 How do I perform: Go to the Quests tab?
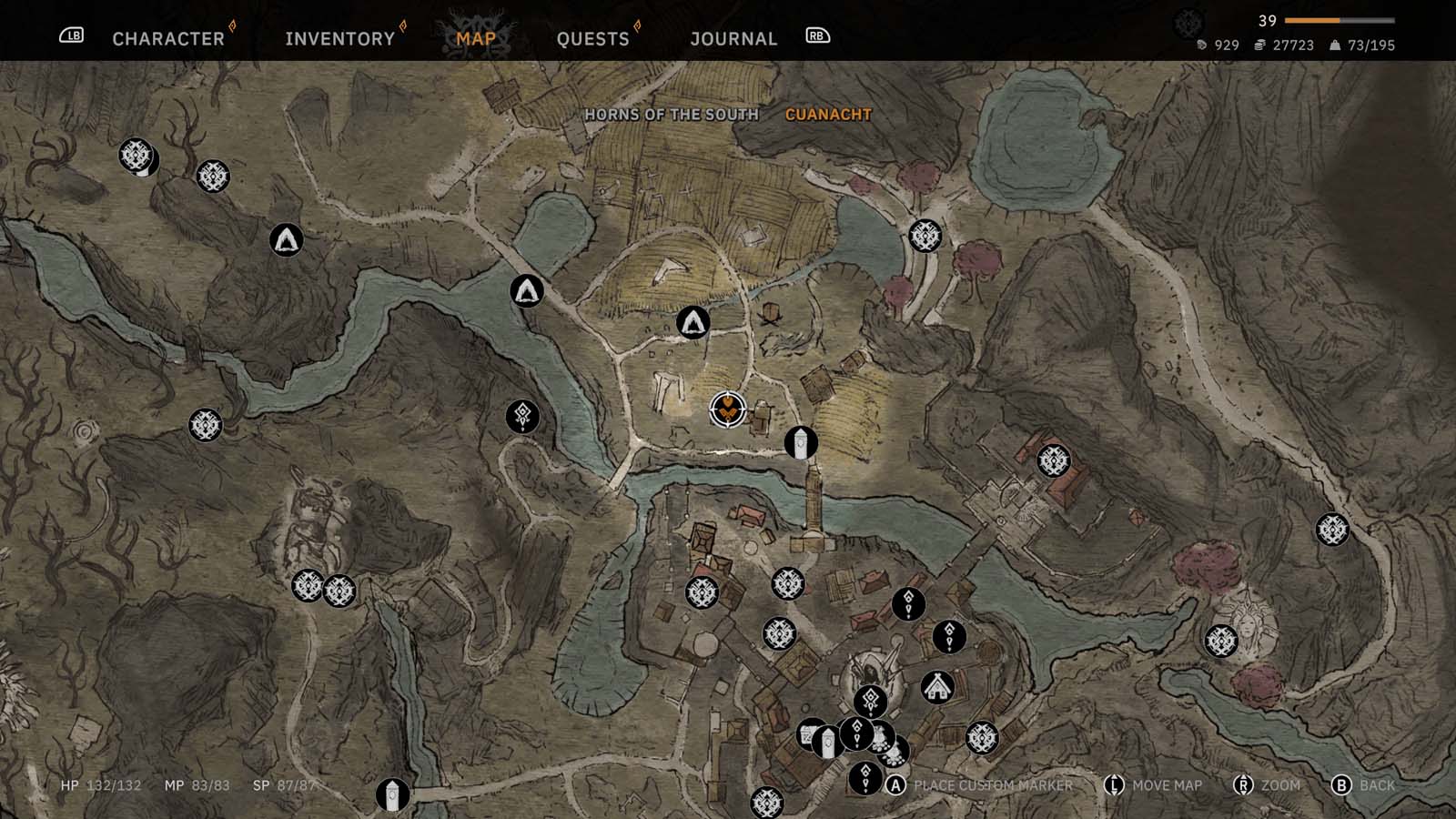[592, 38]
